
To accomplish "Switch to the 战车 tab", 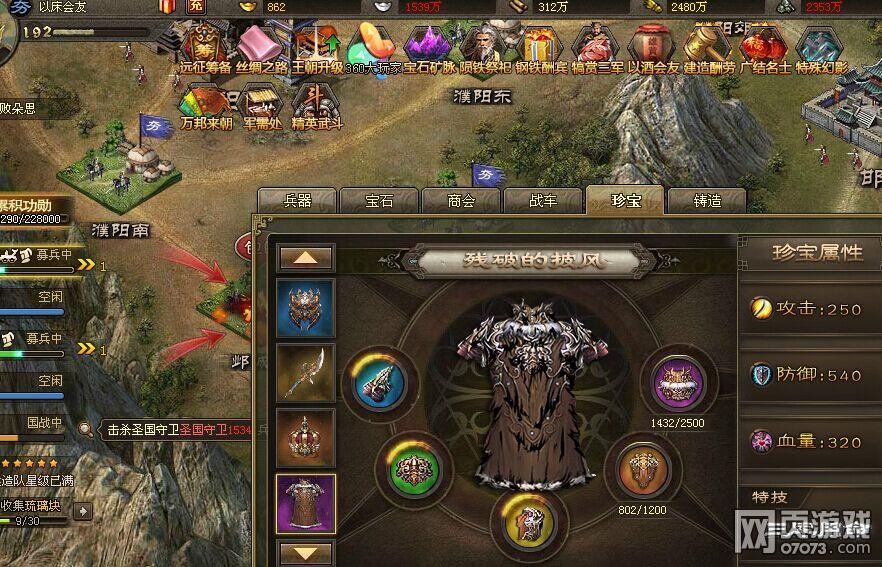I will click(543, 200).
